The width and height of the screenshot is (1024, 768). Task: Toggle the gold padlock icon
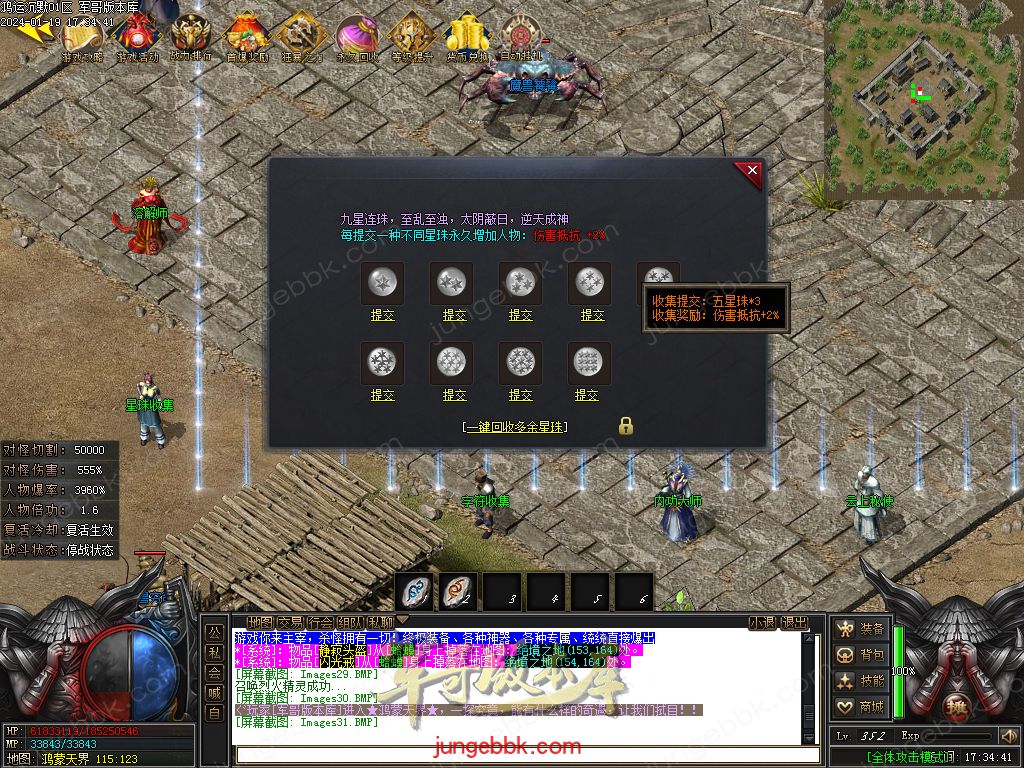click(x=626, y=425)
